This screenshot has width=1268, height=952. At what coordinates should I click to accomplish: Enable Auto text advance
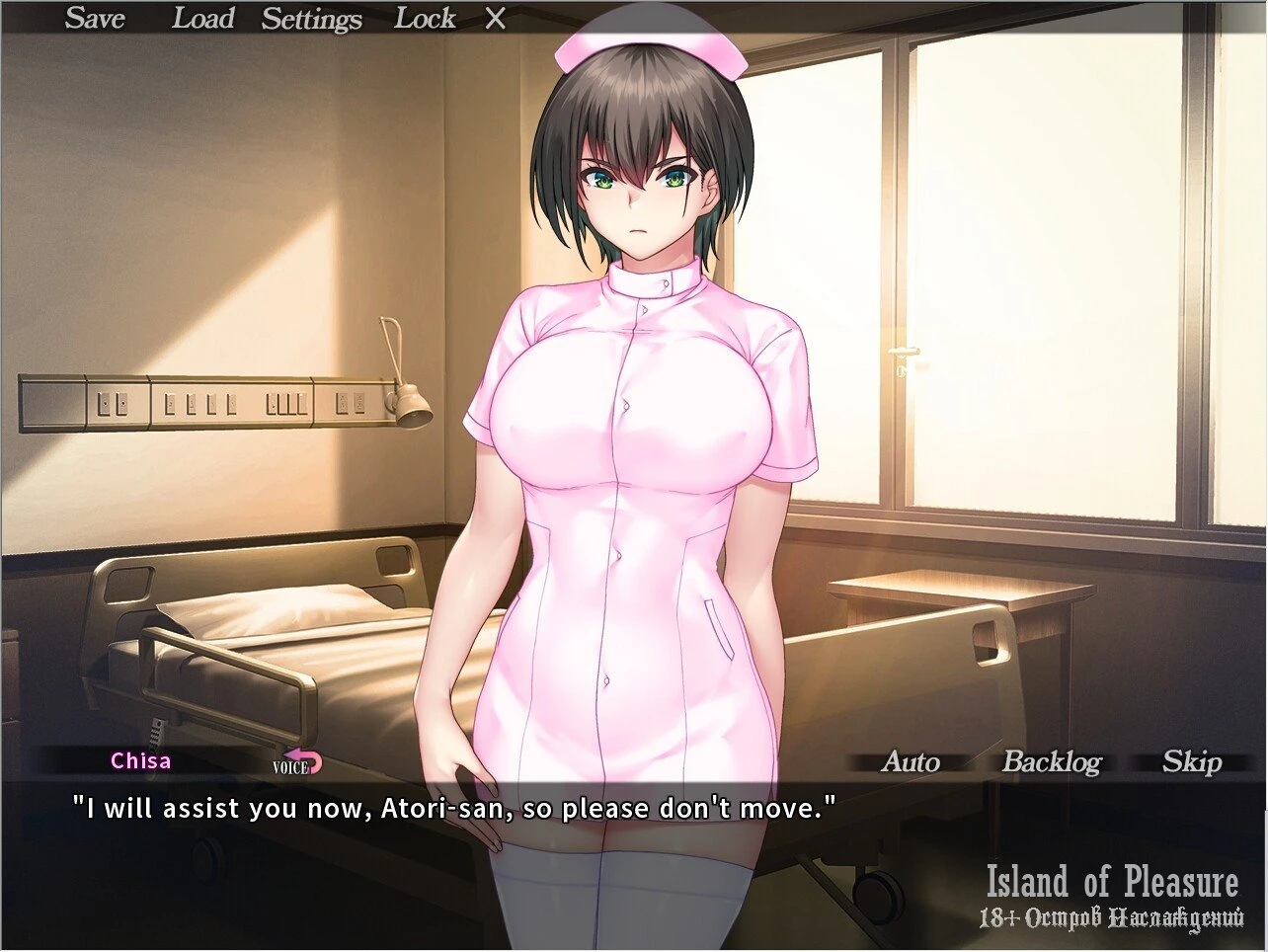(910, 761)
